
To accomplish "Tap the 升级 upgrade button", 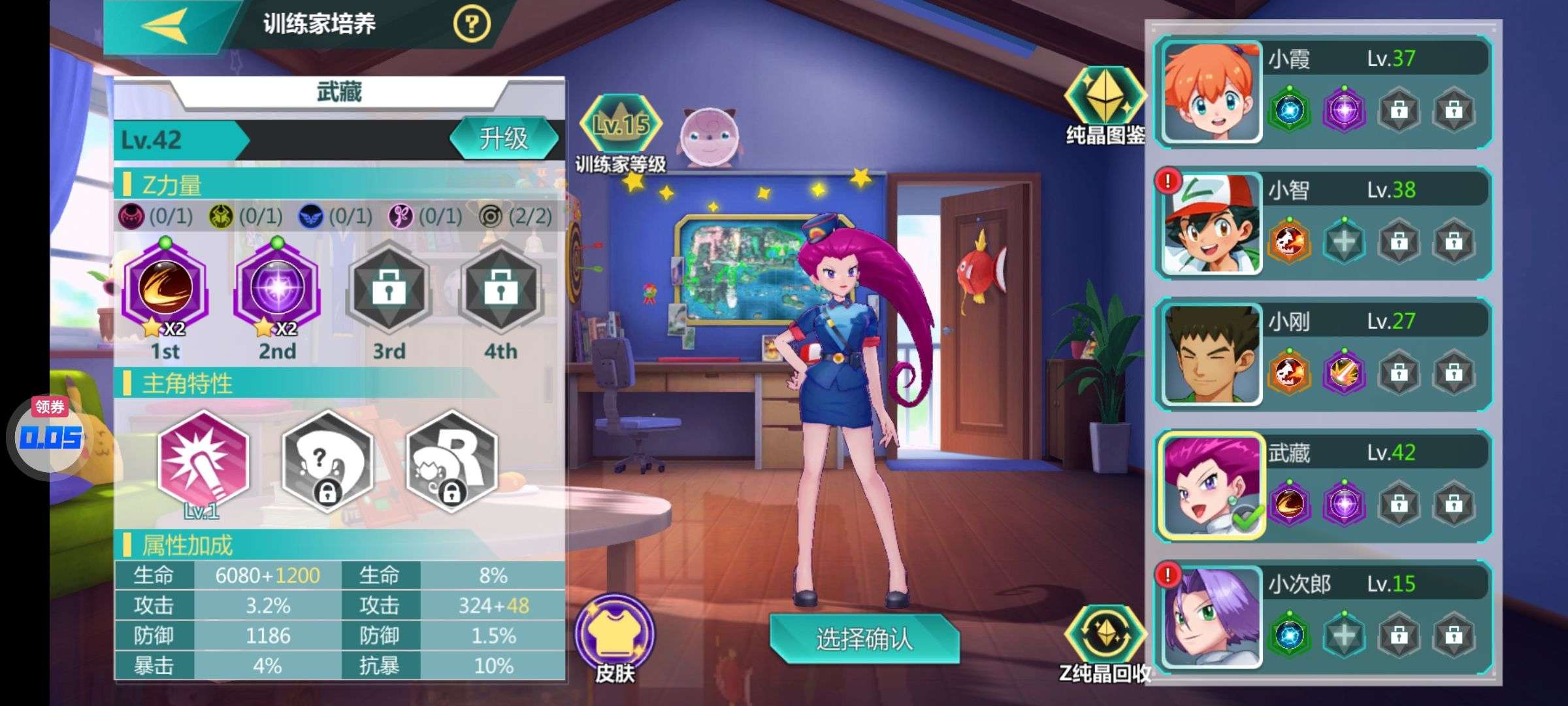I will click(x=504, y=139).
